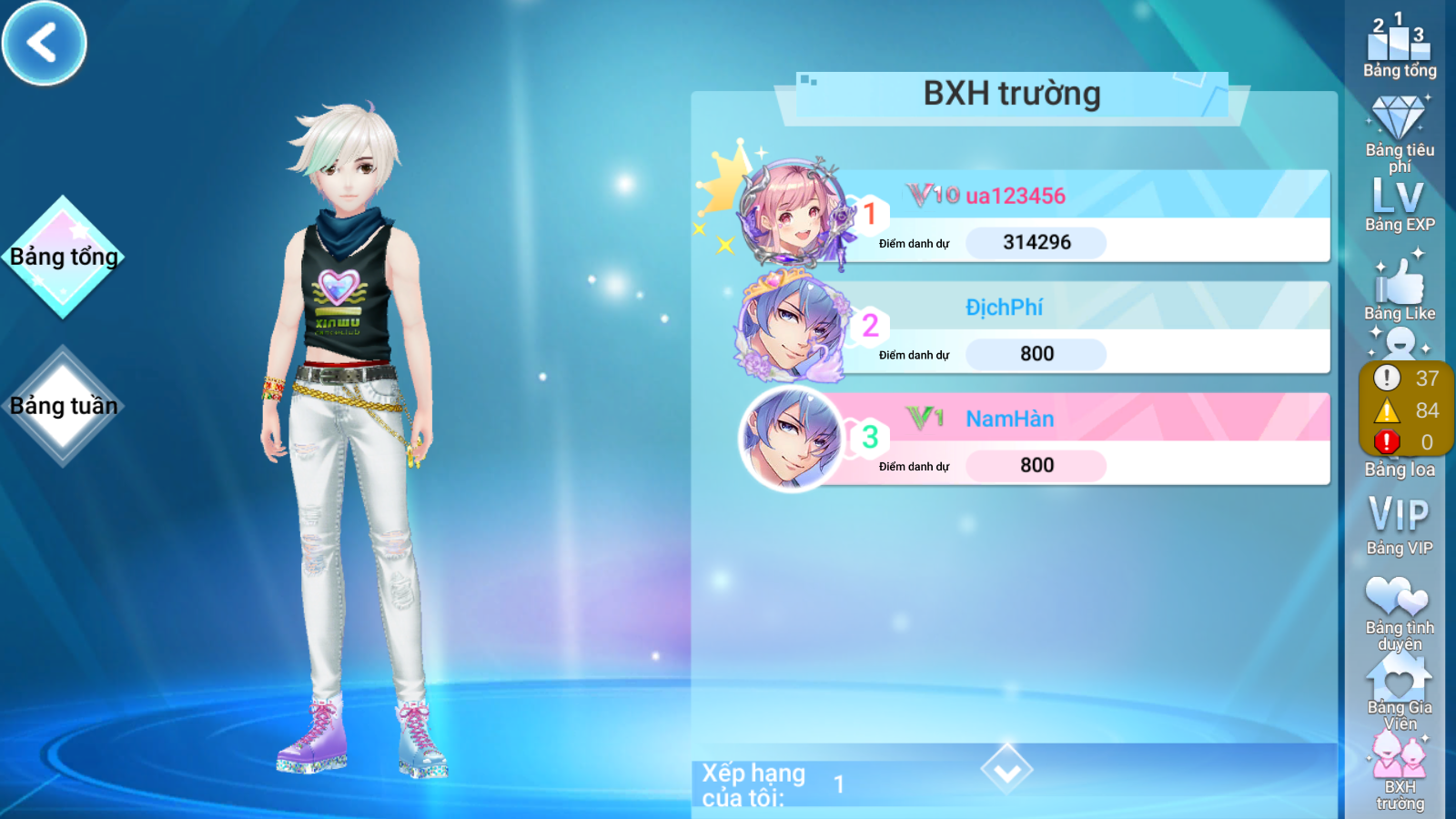
Task: Open the podium Bảng tổng leaderboard
Action: point(1399,45)
